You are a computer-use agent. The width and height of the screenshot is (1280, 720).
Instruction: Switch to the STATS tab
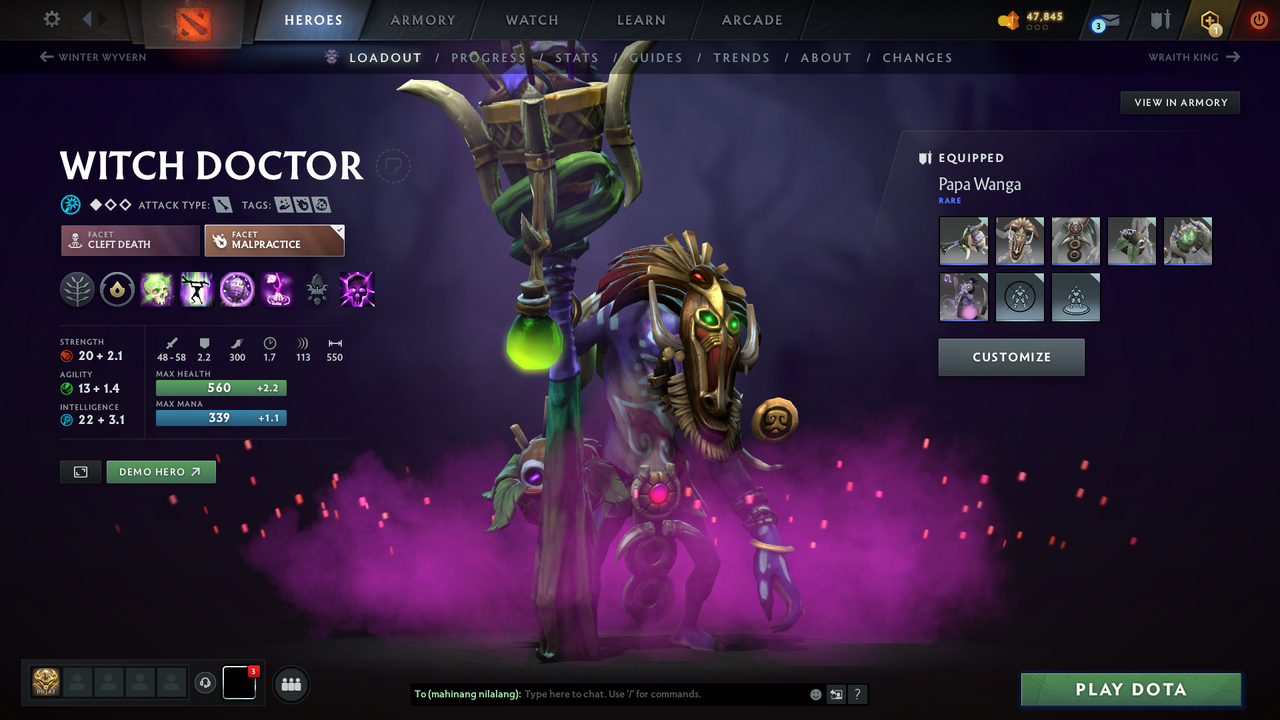click(x=577, y=58)
